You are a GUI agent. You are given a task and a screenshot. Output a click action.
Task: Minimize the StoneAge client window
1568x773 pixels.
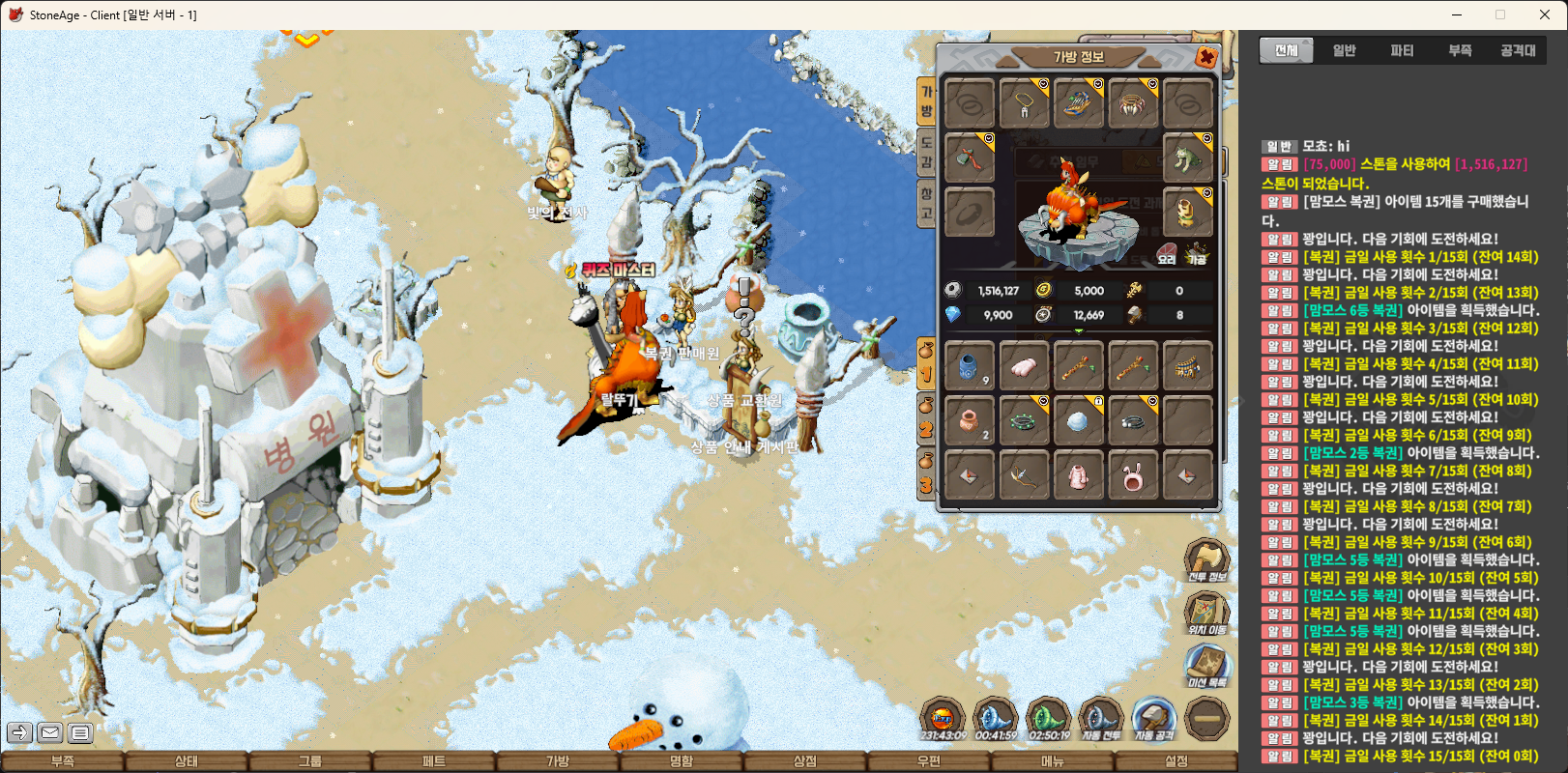click(x=1458, y=14)
